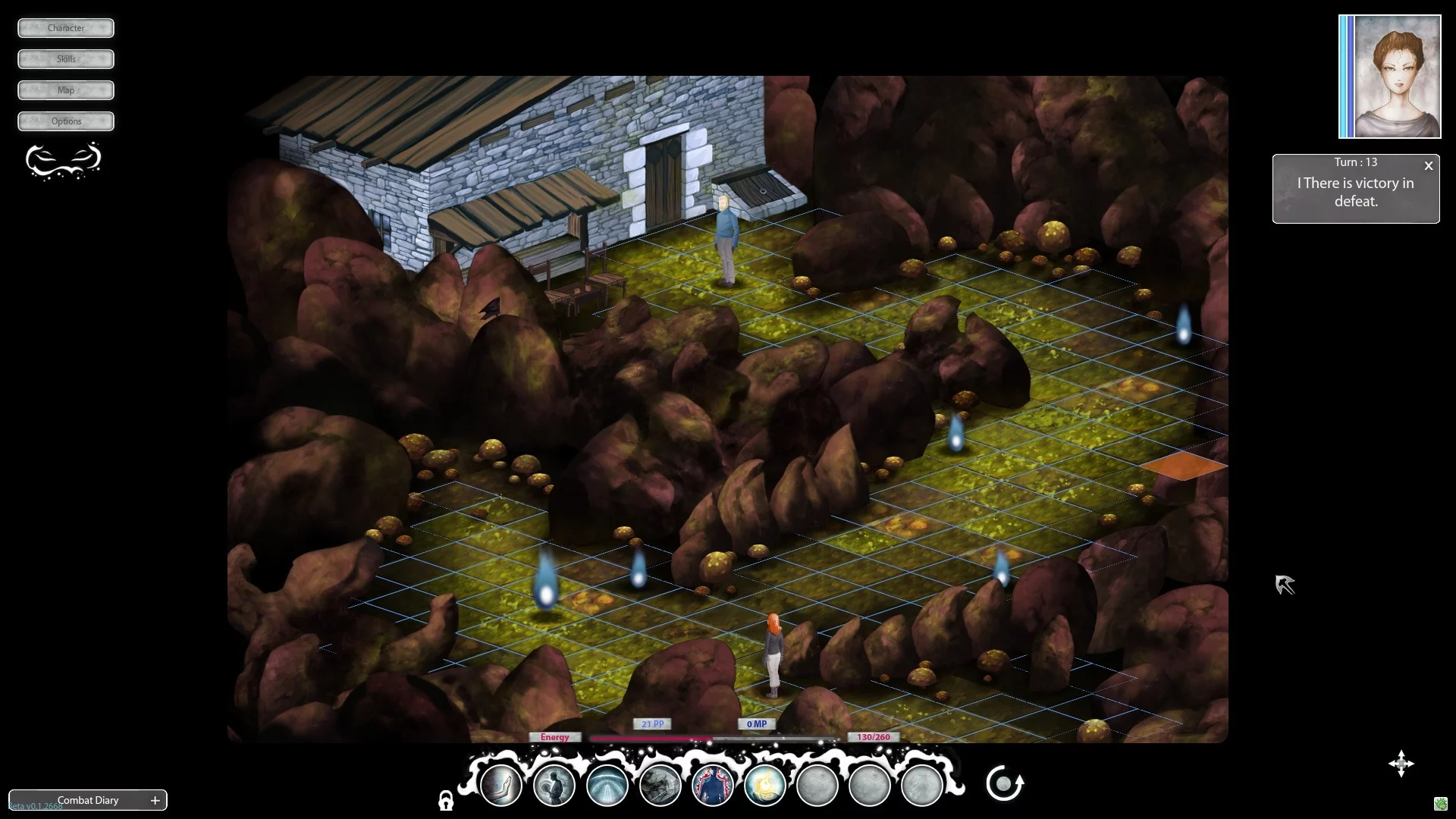This screenshot has width=1456, height=819.
Task: Click the small green icon in corner
Action: pyautogui.click(x=1441, y=804)
